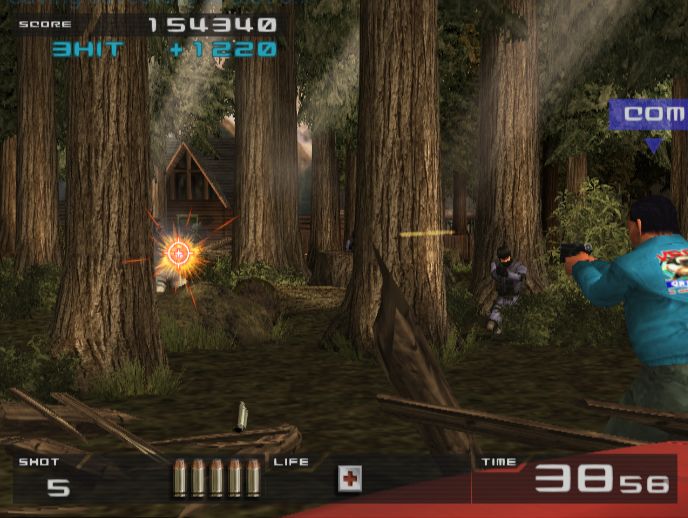Click the red cross life icon

[x=349, y=479]
